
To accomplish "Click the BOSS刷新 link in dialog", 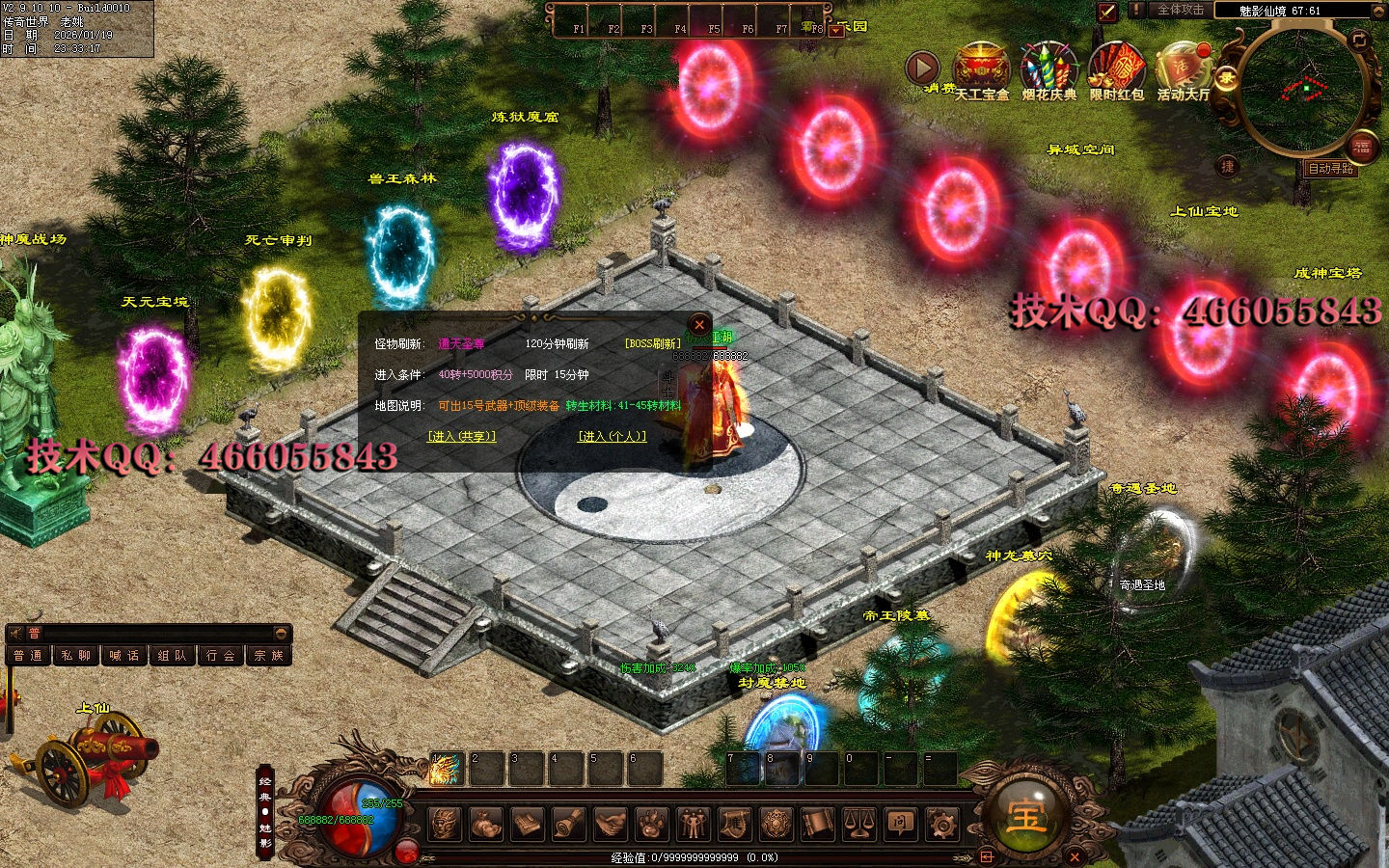I will (x=653, y=344).
